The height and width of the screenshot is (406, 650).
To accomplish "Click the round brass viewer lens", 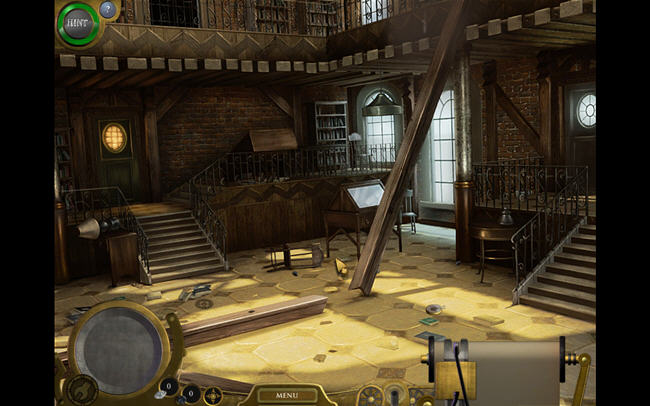I will click(115, 349).
